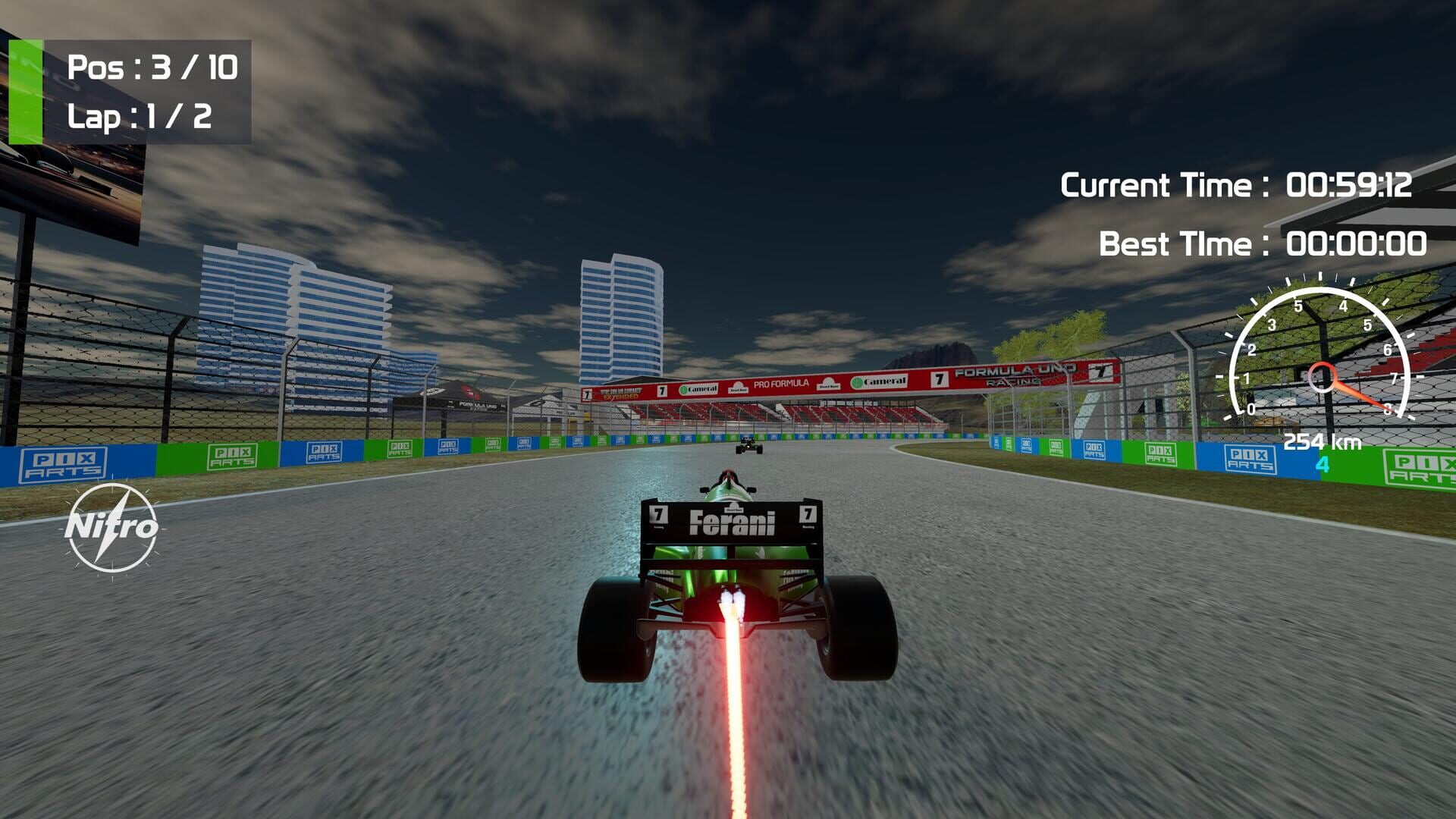Click the number 7 plate on rear wing

click(659, 513)
